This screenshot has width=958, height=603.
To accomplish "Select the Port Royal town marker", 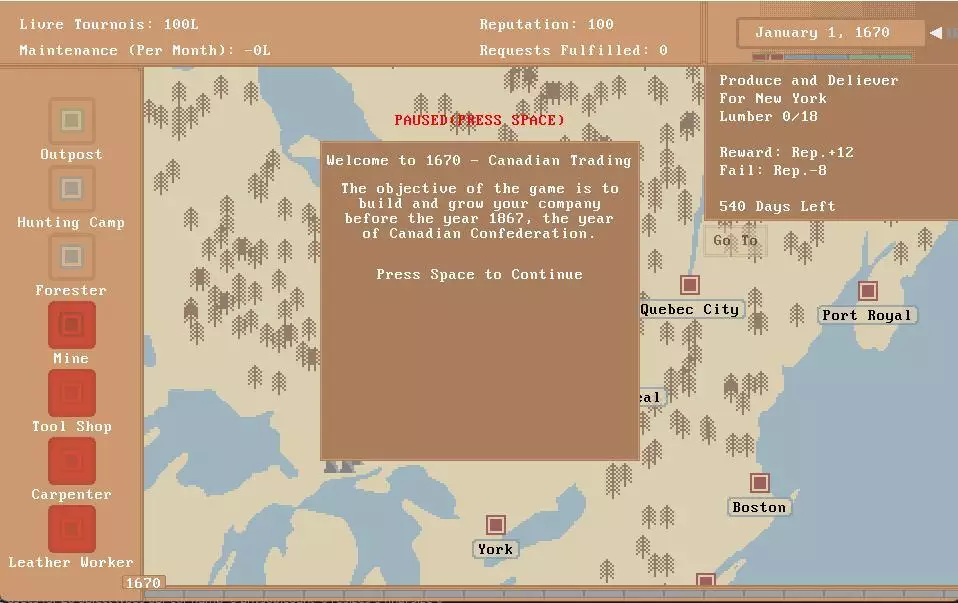I will [867, 291].
